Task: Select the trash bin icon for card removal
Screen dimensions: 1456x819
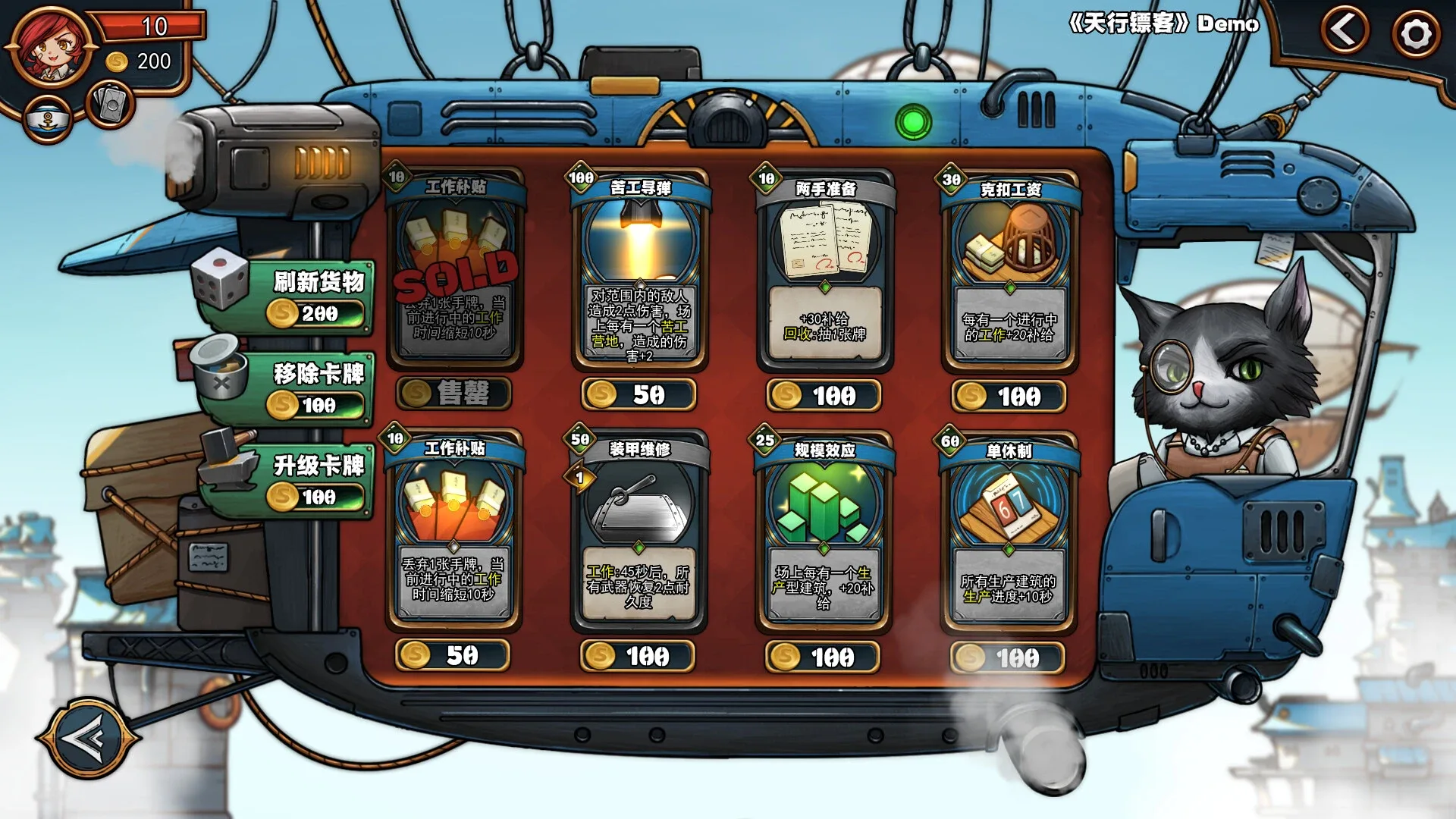Action: pos(218,377)
